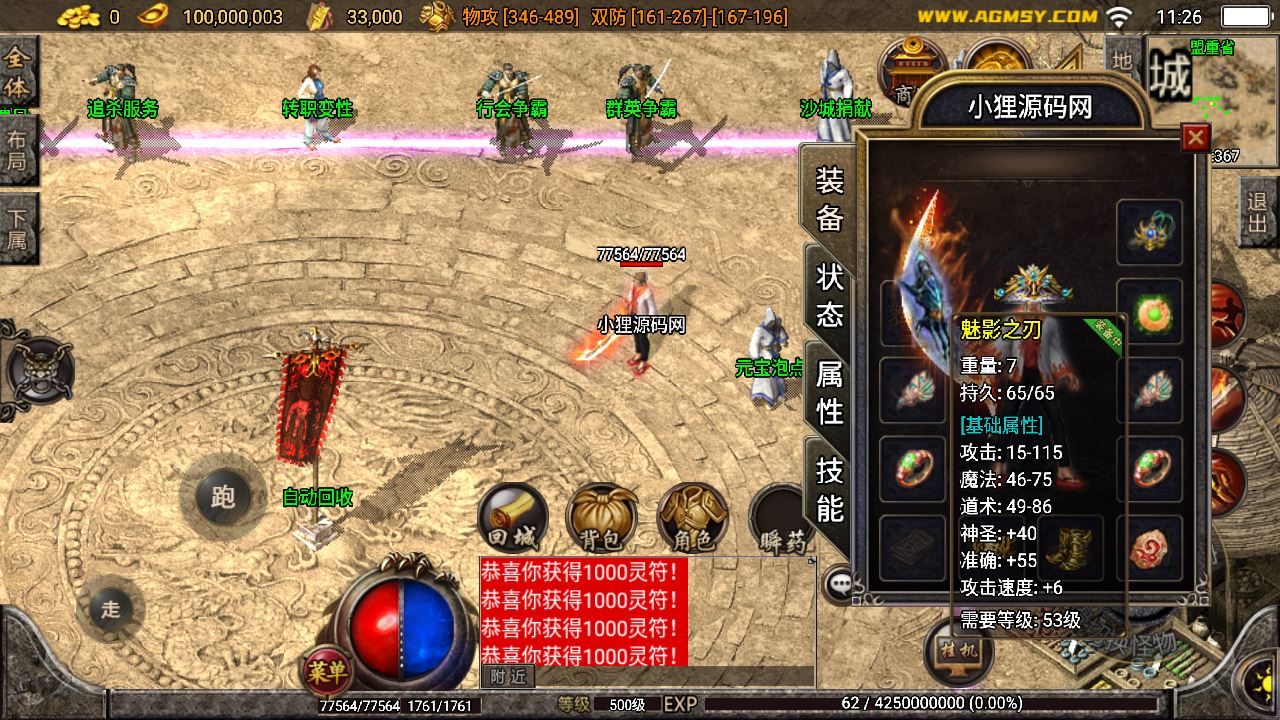Click the 退出 exit button
This screenshot has width=1280, height=720.
[1258, 212]
